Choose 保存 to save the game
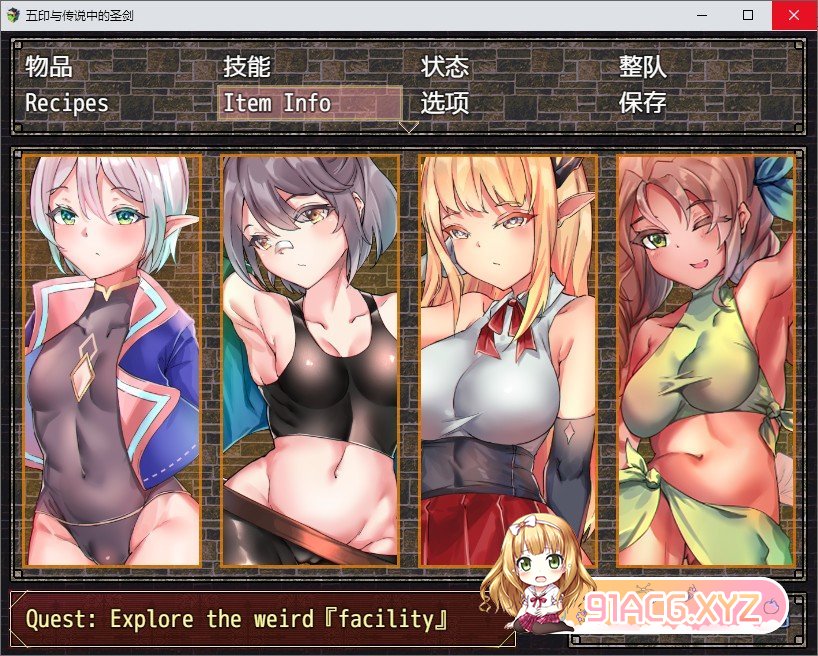The height and width of the screenshot is (656, 818). click(643, 103)
